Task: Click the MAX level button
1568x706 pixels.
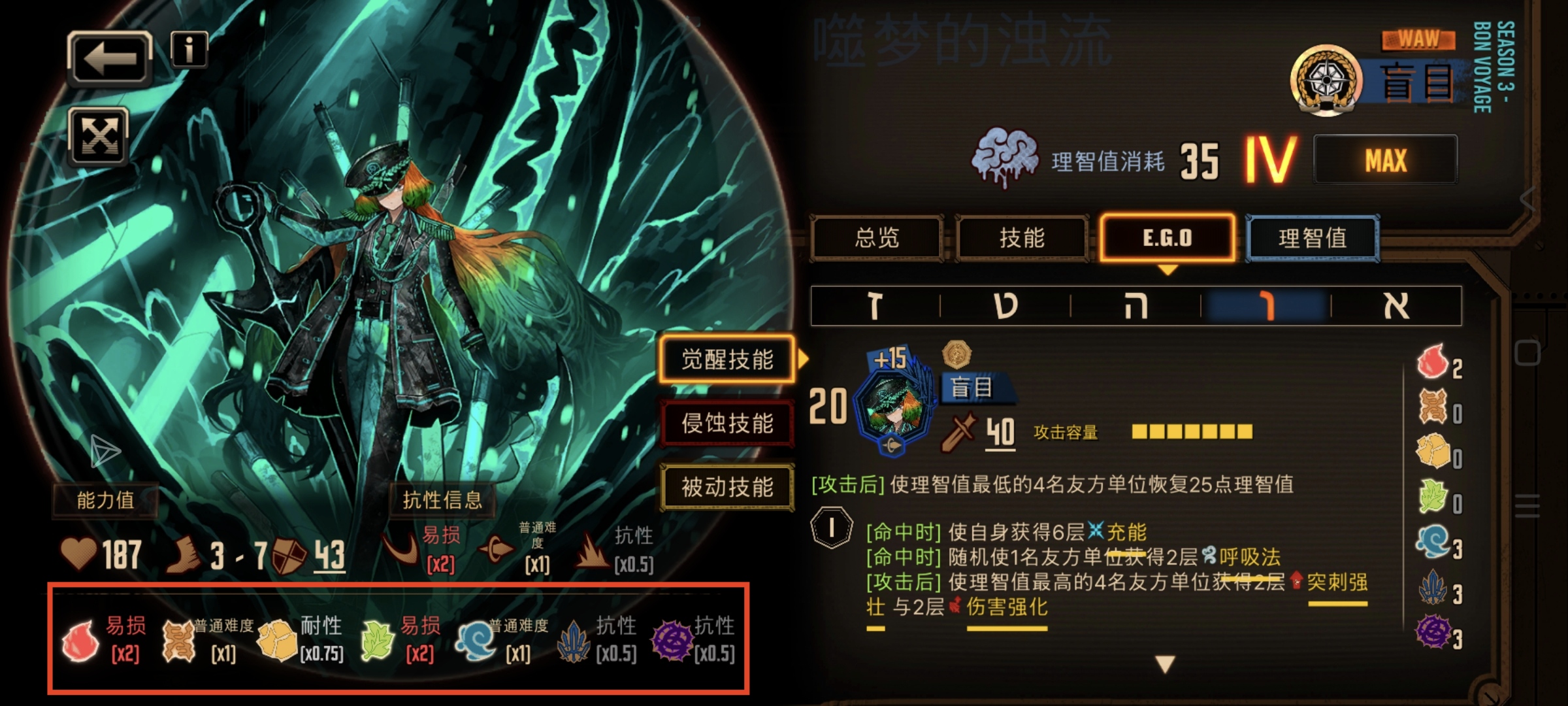Action: pyautogui.click(x=1385, y=160)
